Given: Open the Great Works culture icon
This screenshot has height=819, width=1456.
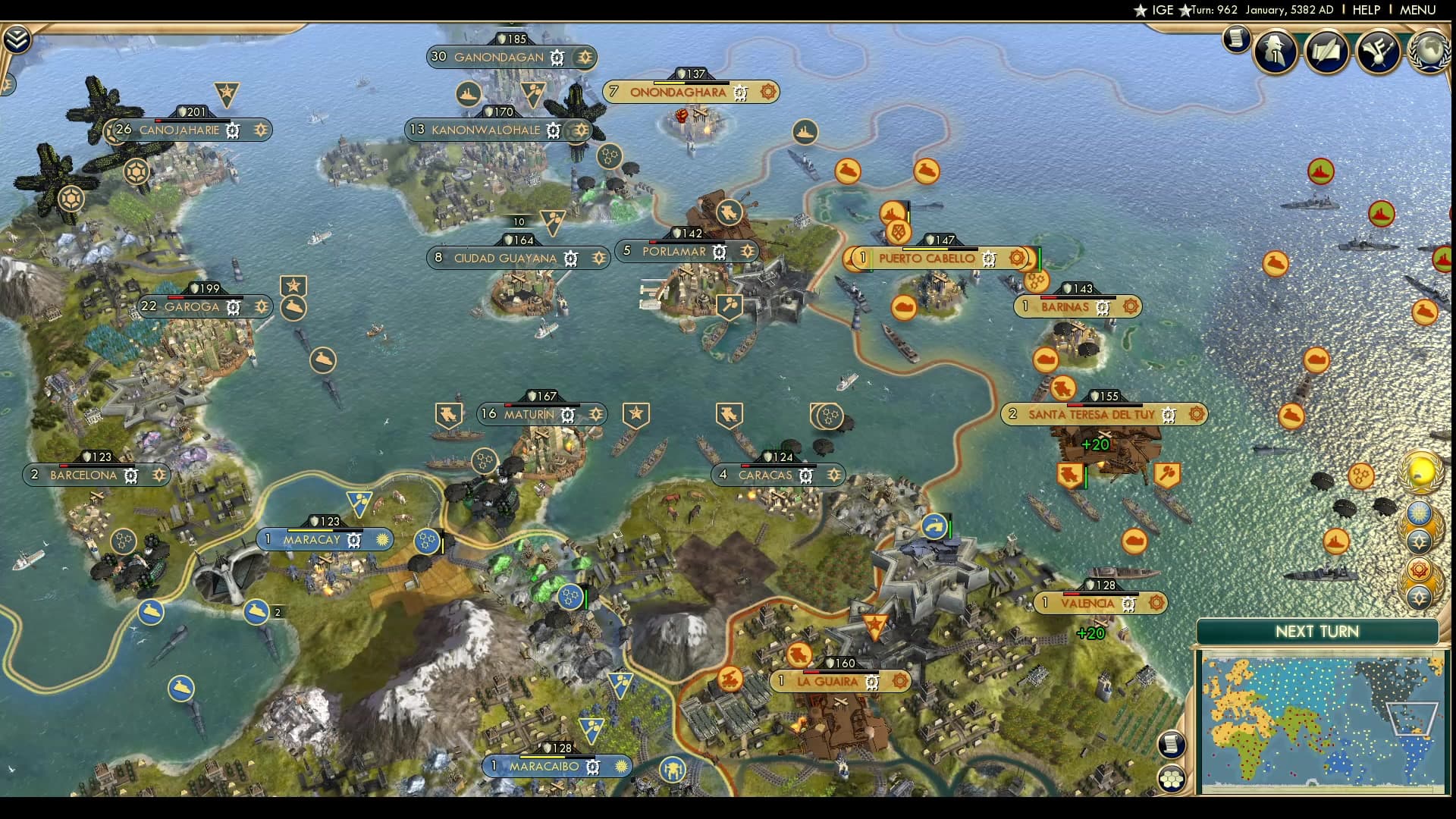Looking at the screenshot, I should point(1378,51).
